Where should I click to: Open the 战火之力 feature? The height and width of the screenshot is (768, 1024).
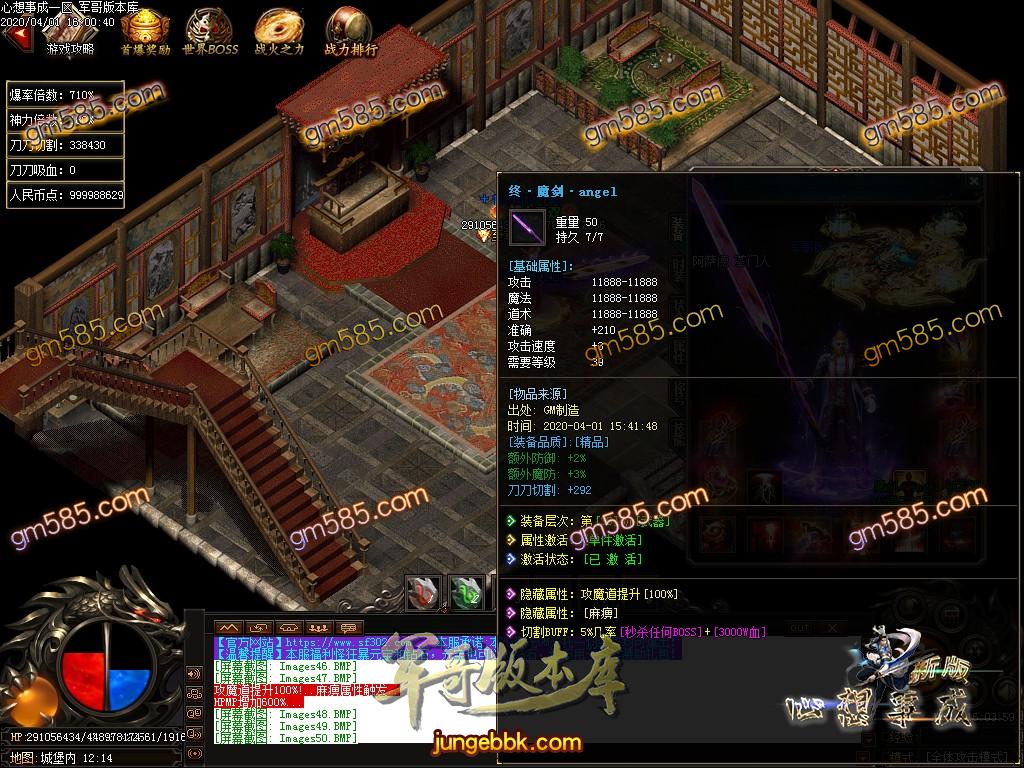pos(278,30)
